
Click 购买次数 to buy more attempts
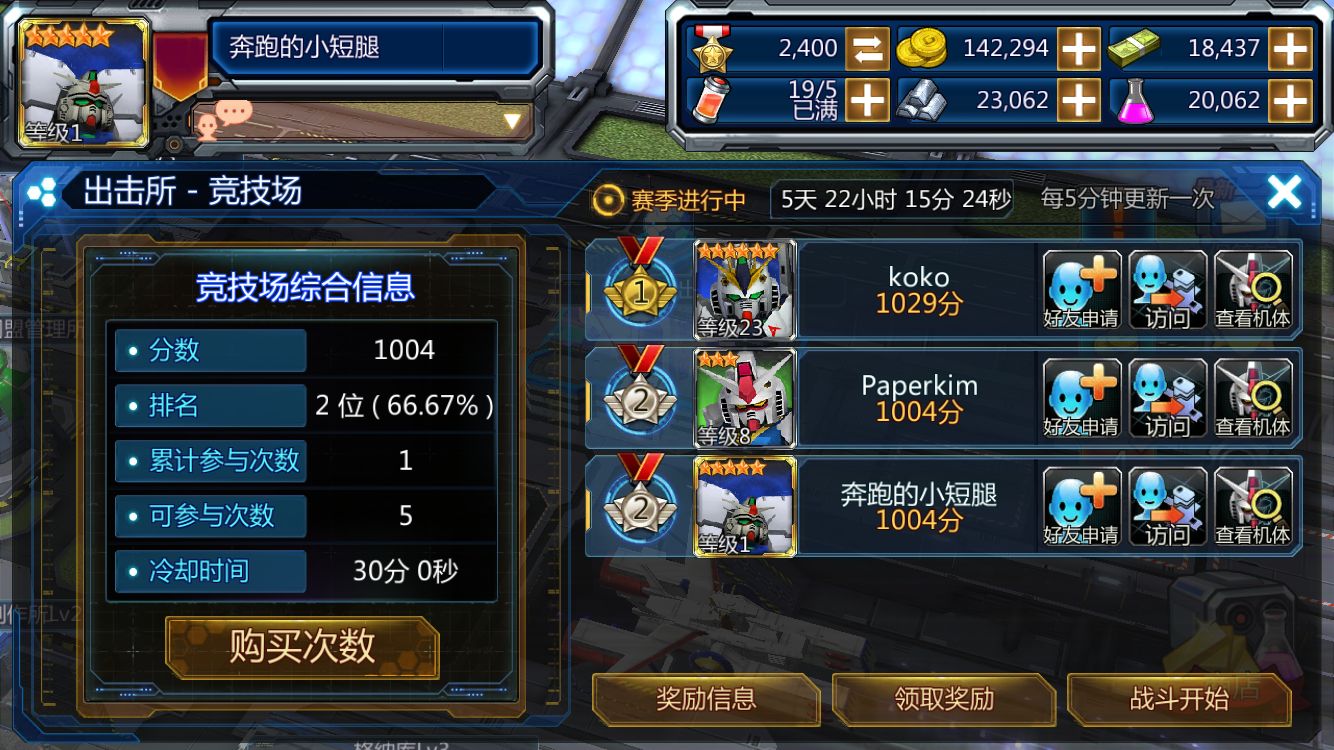[300, 647]
